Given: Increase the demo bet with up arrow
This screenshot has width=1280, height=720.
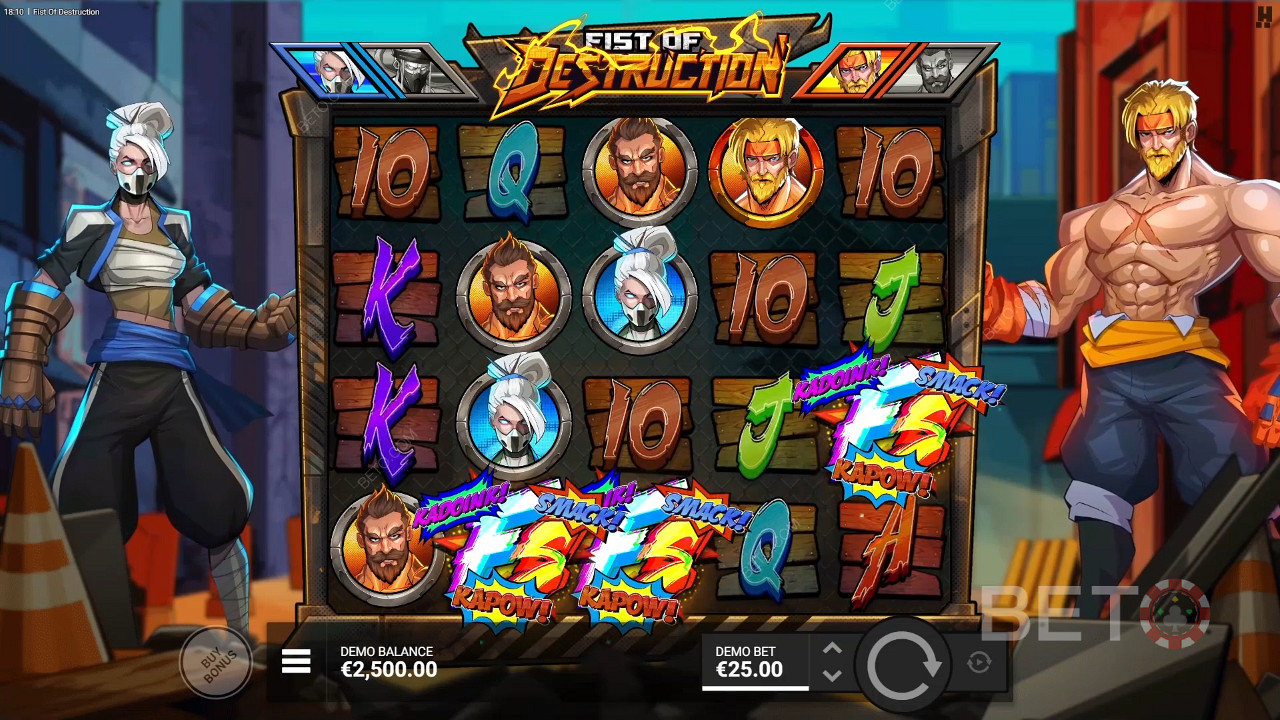Looking at the screenshot, I should pyautogui.click(x=832, y=649).
